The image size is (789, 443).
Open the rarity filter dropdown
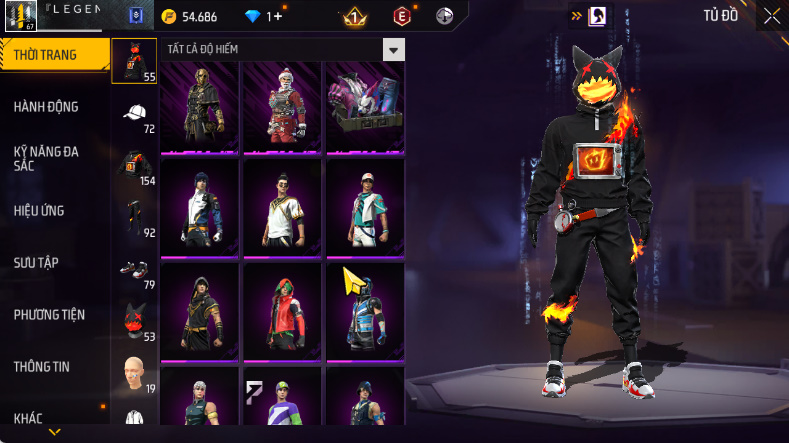pos(394,50)
